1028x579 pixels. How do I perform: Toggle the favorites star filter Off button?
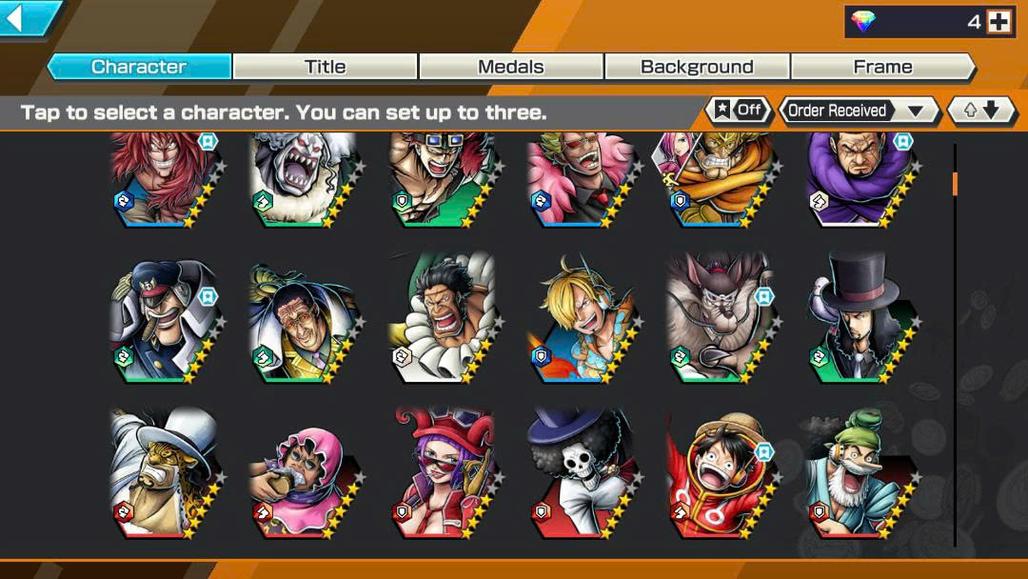[738, 110]
